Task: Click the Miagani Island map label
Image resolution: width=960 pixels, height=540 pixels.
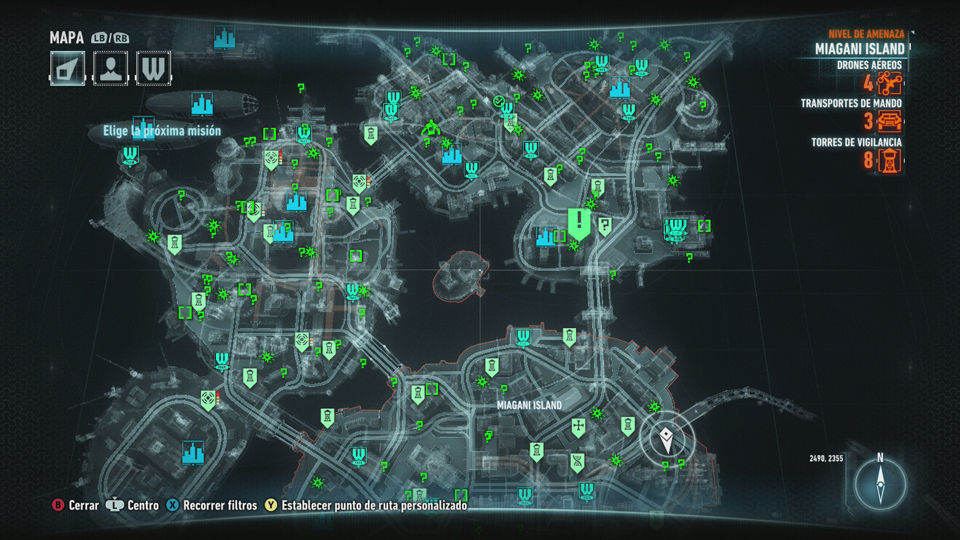Action: [x=529, y=405]
